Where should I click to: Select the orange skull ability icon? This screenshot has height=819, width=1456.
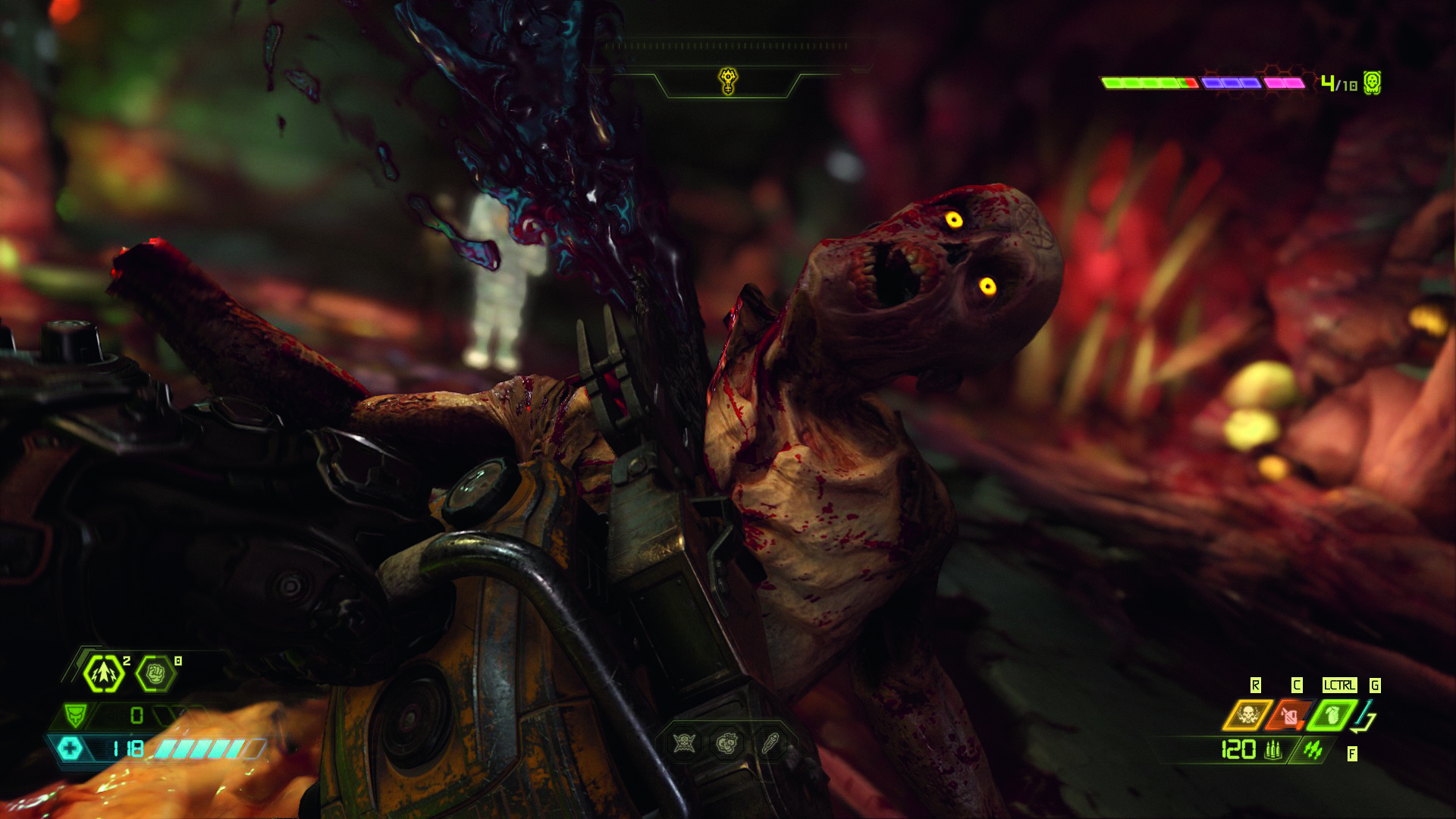pos(1247,715)
